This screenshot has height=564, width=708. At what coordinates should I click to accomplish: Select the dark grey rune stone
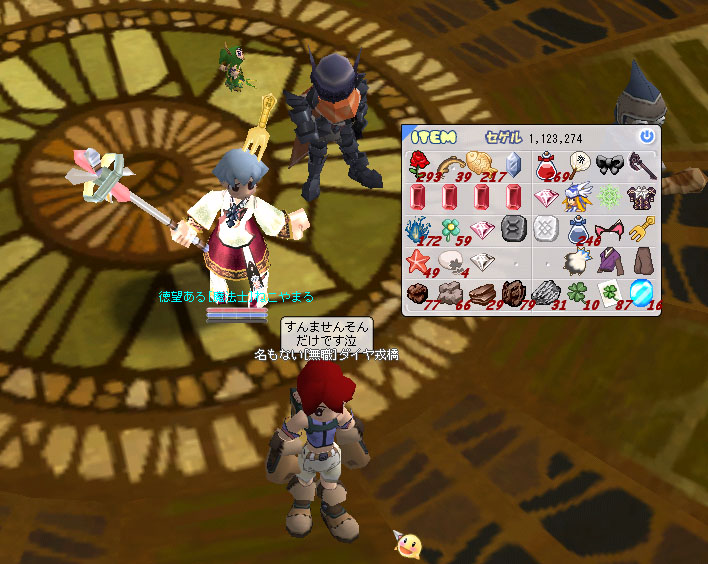(513, 228)
